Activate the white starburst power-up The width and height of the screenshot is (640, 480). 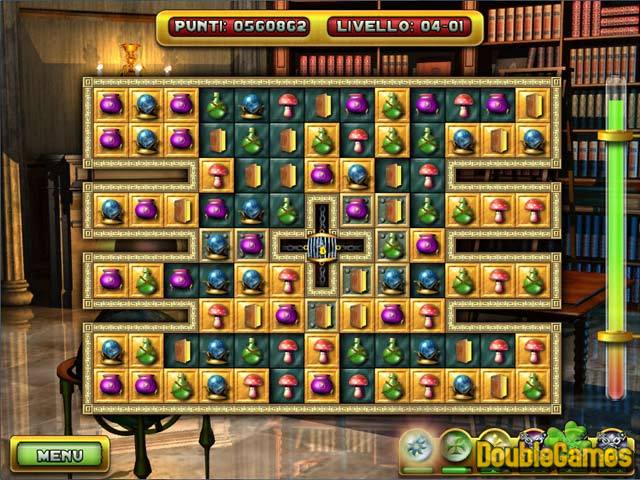point(418,445)
